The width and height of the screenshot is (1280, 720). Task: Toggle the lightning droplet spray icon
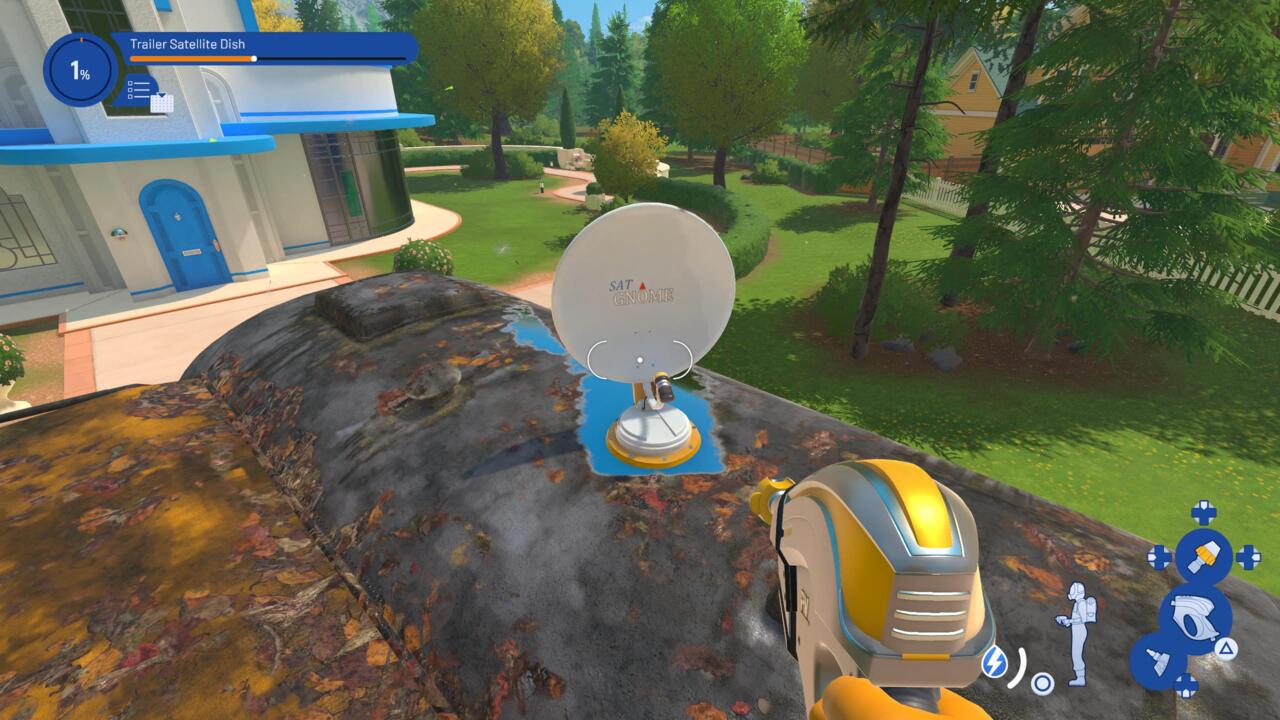pos(994,661)
